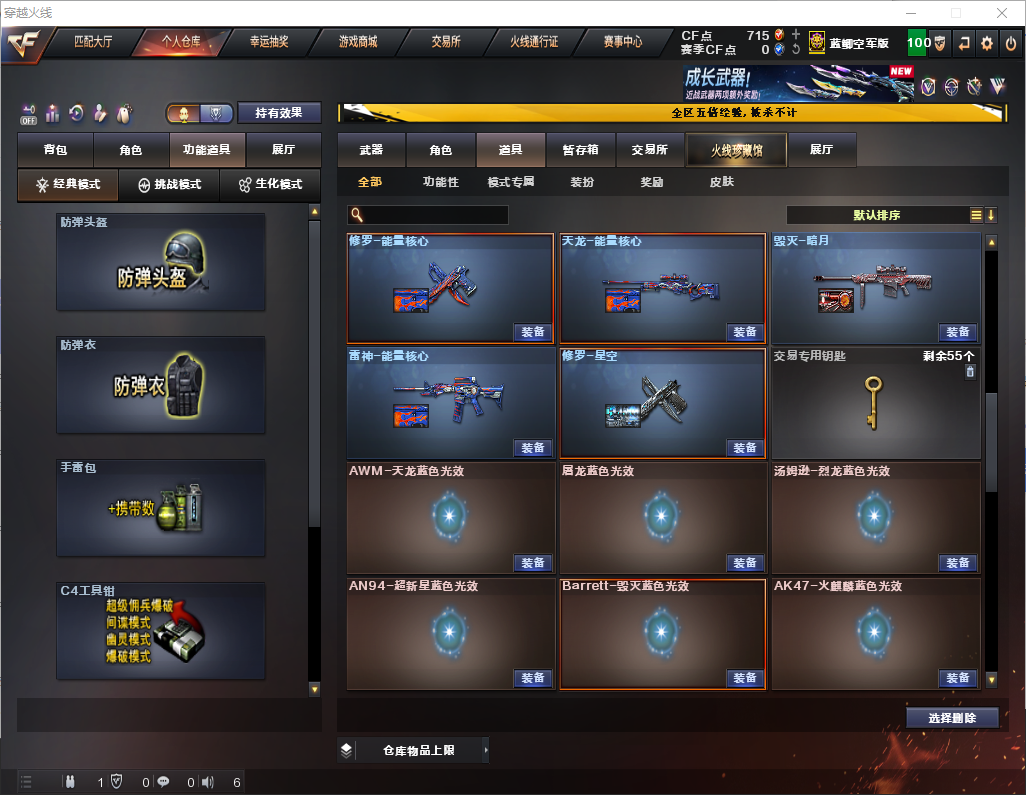Choose the 手雷包 grenade pack item

coord(161,508)
